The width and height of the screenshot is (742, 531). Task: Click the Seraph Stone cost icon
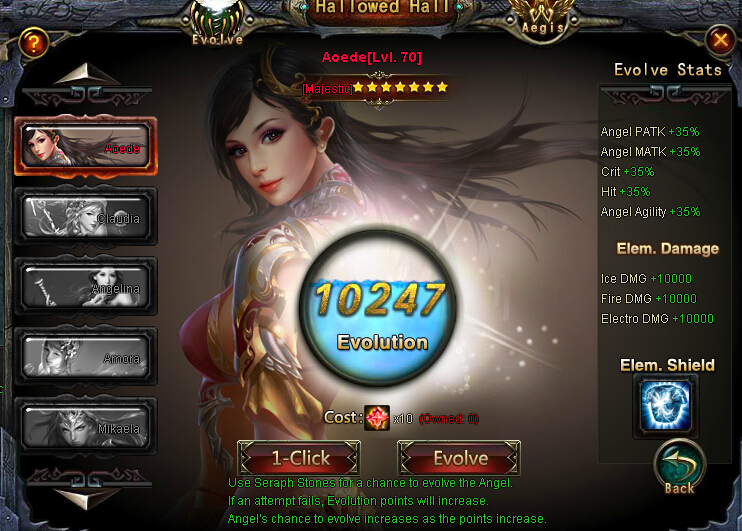(x=379, y=417)
